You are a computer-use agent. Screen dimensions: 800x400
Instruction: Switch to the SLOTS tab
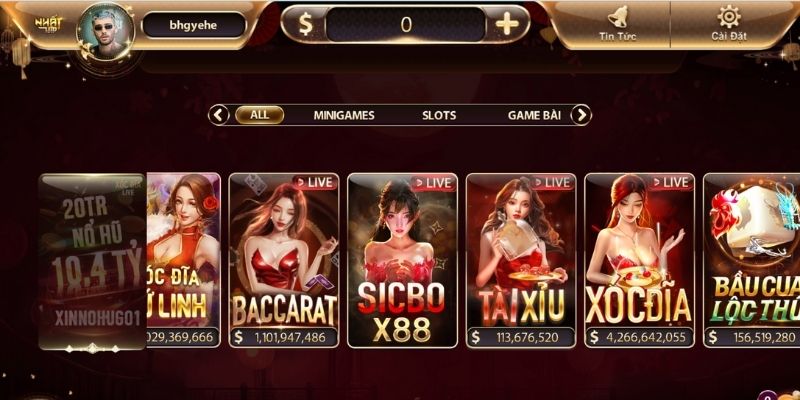point(438,115)
